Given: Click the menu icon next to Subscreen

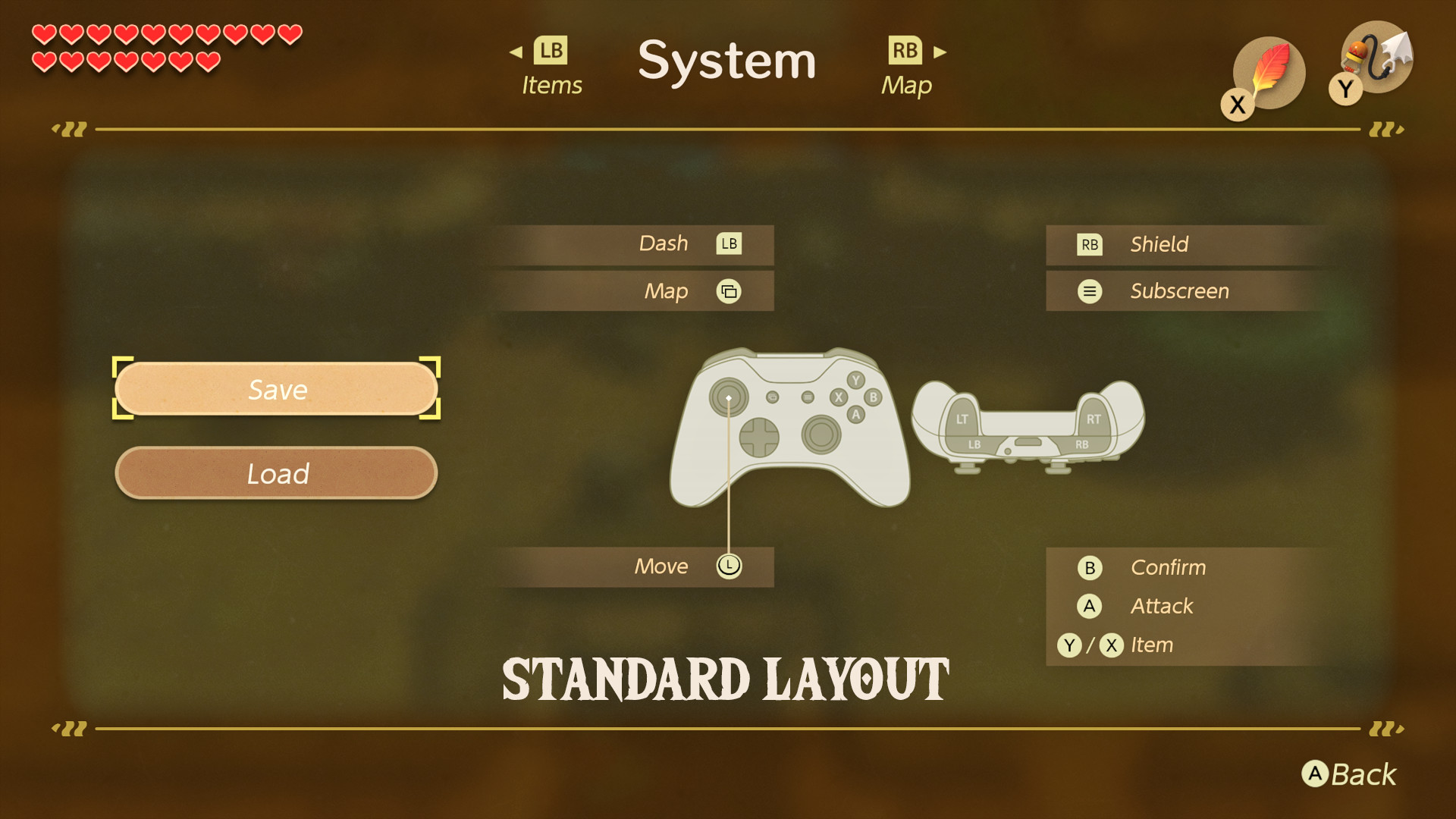Looking at the screenshot, I should tap(1090, 291).
